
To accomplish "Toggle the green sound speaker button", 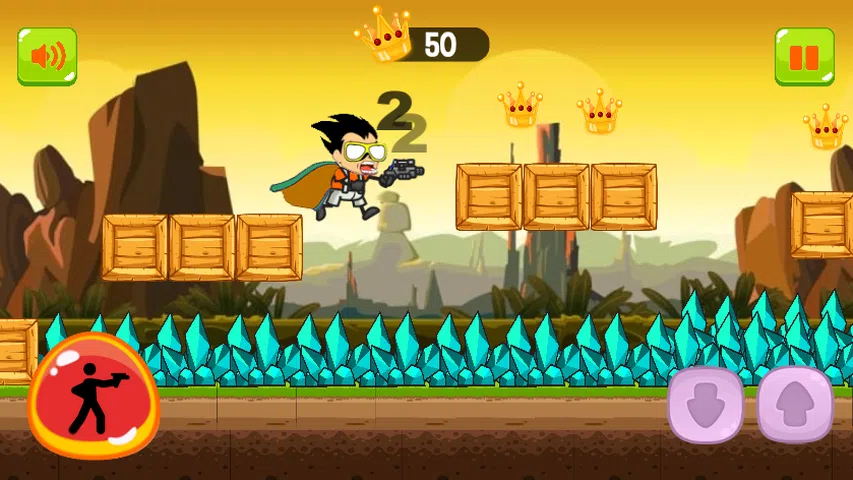I will (47, 56).
